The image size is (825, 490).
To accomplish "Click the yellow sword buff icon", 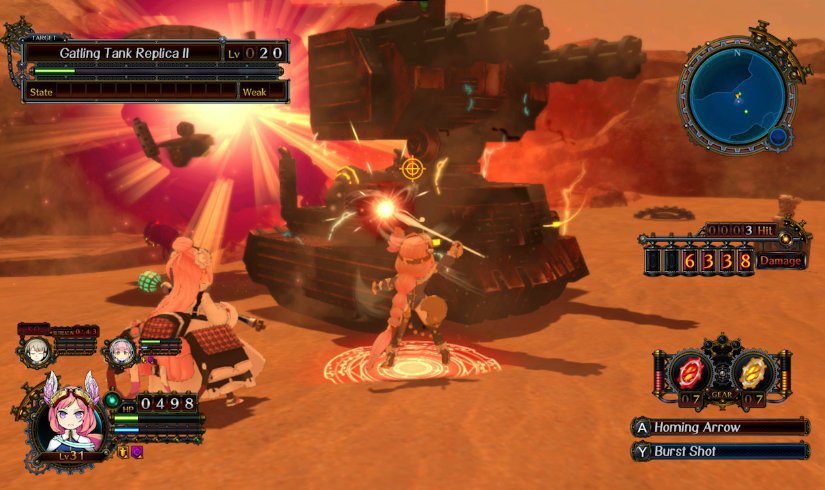I will (124, 452).
